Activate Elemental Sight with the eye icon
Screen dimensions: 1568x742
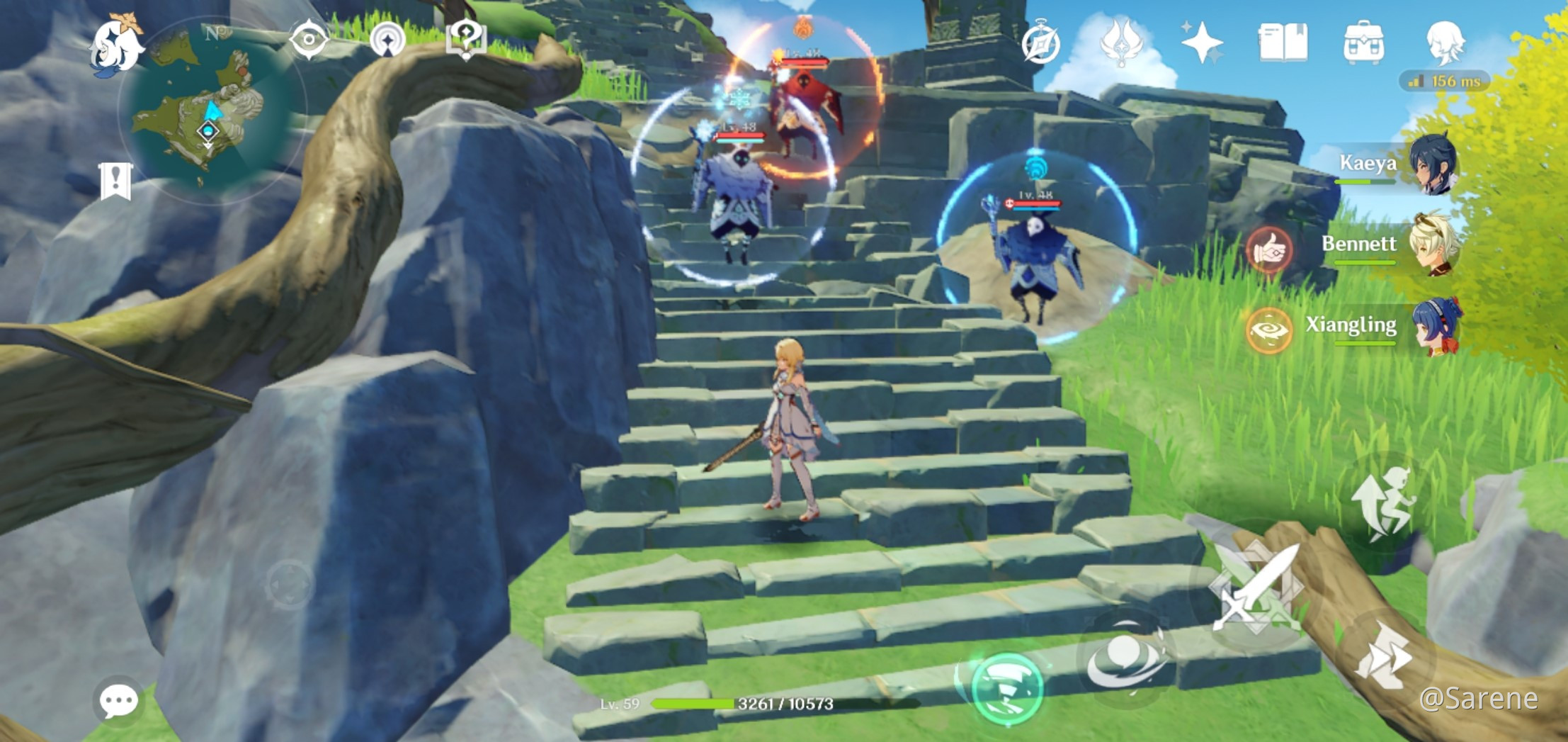pos(308,40)
